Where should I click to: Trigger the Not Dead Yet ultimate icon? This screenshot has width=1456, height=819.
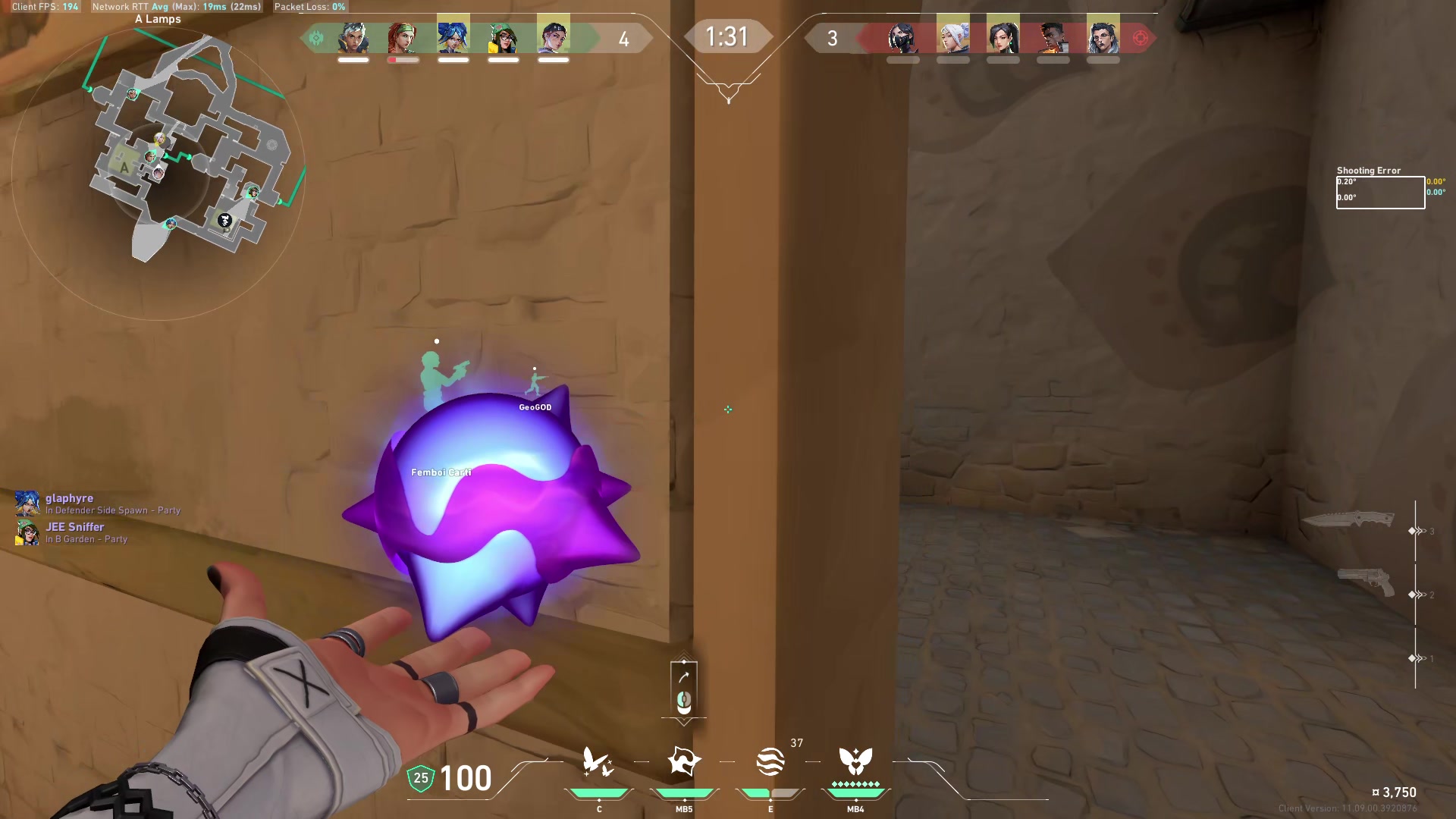[855, 761]
